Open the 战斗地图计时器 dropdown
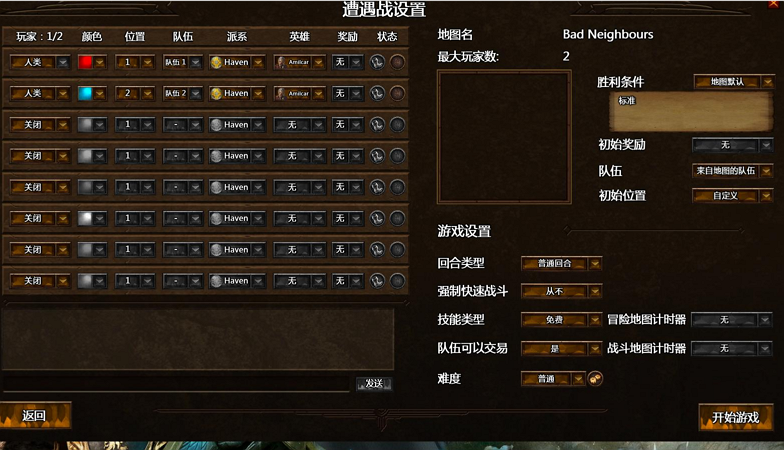 pos(732,348)
